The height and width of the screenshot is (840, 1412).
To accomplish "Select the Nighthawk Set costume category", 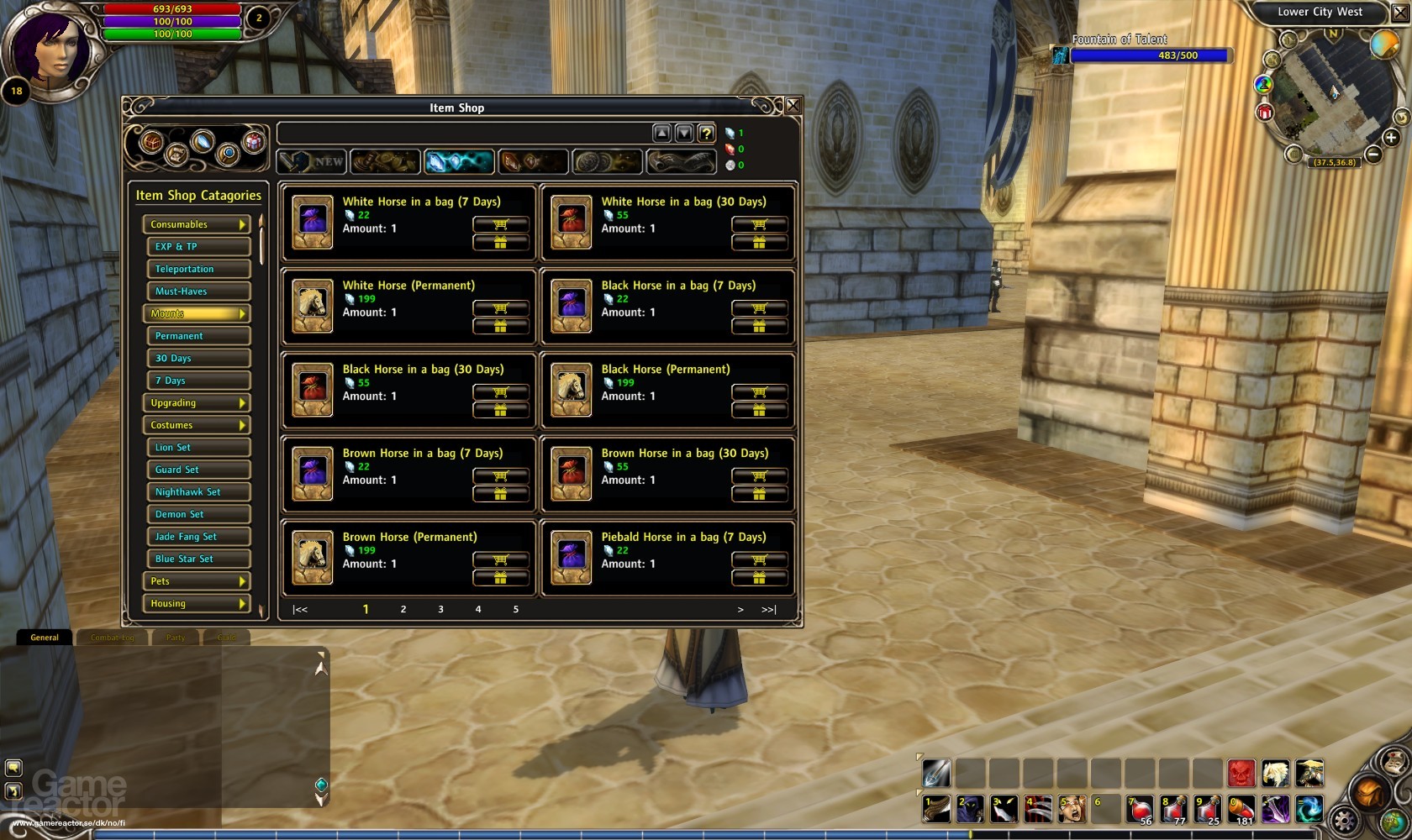I will coord(198,492).
